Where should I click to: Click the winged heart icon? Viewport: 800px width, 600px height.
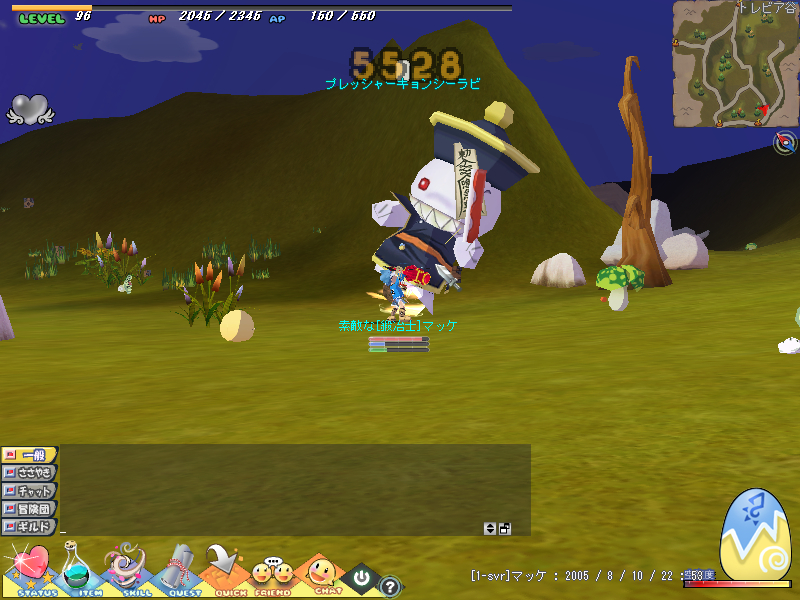pos(29,109)
